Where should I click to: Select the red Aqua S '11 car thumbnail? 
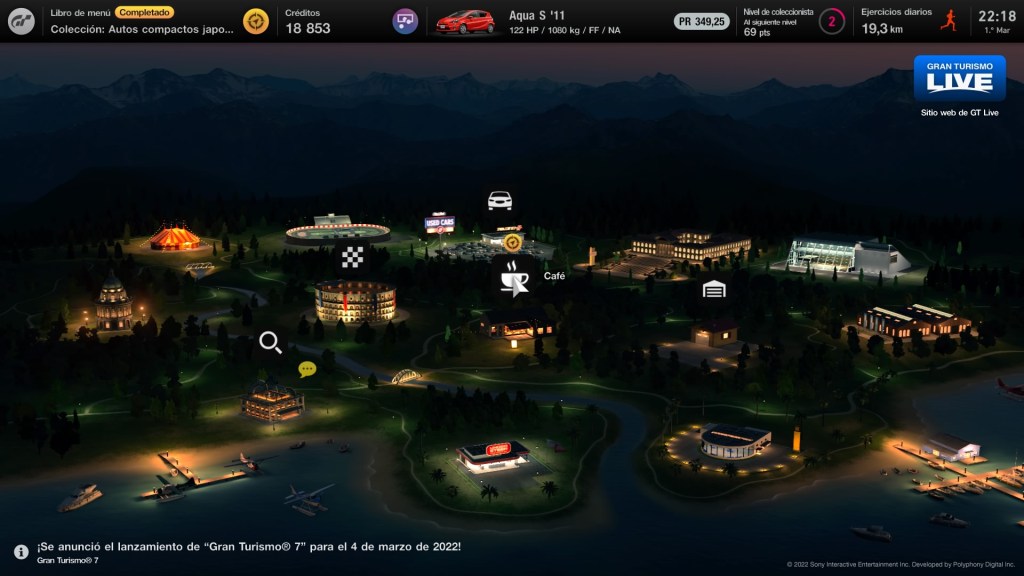coord(465,21)
